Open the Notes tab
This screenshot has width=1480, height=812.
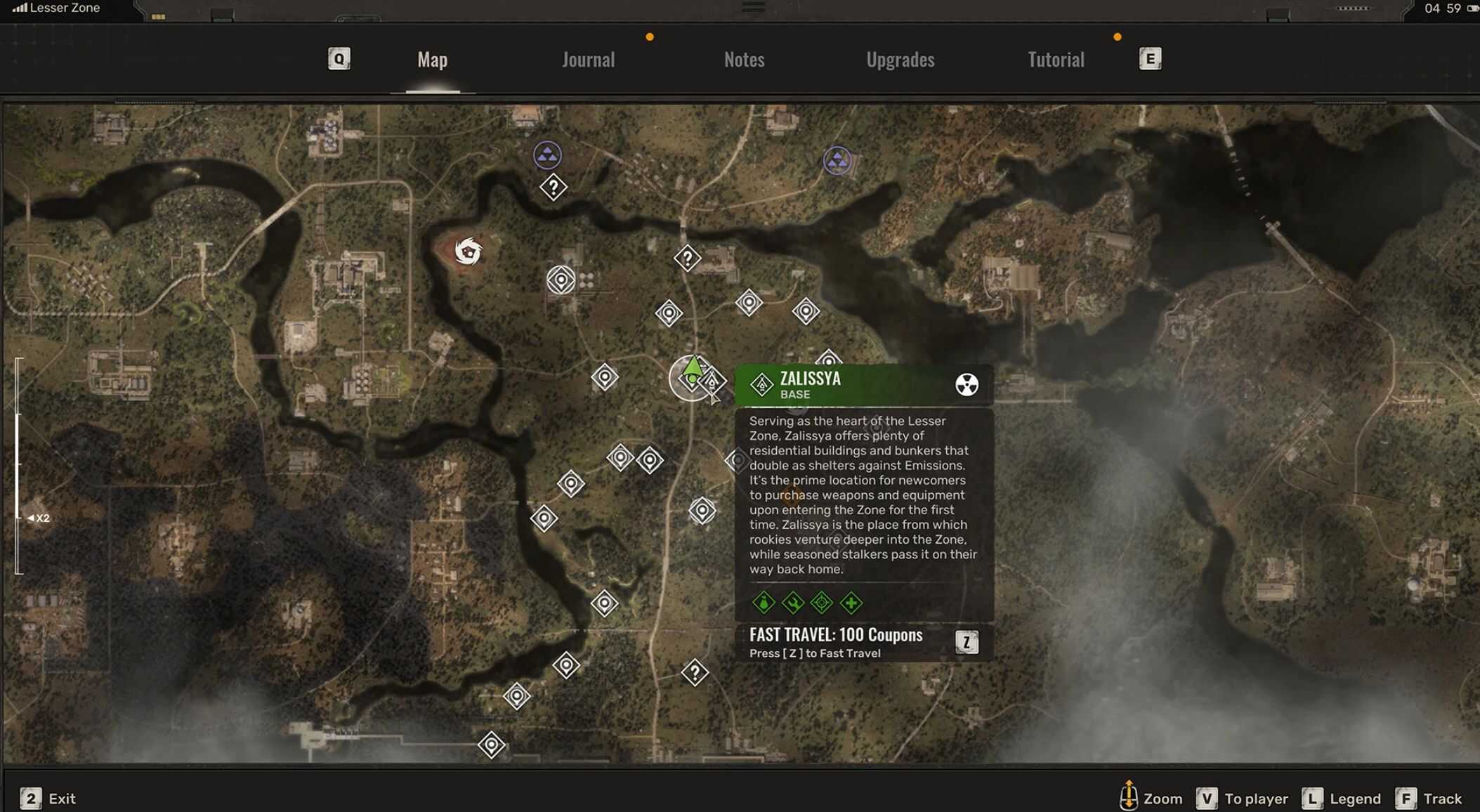click(744, 60)
